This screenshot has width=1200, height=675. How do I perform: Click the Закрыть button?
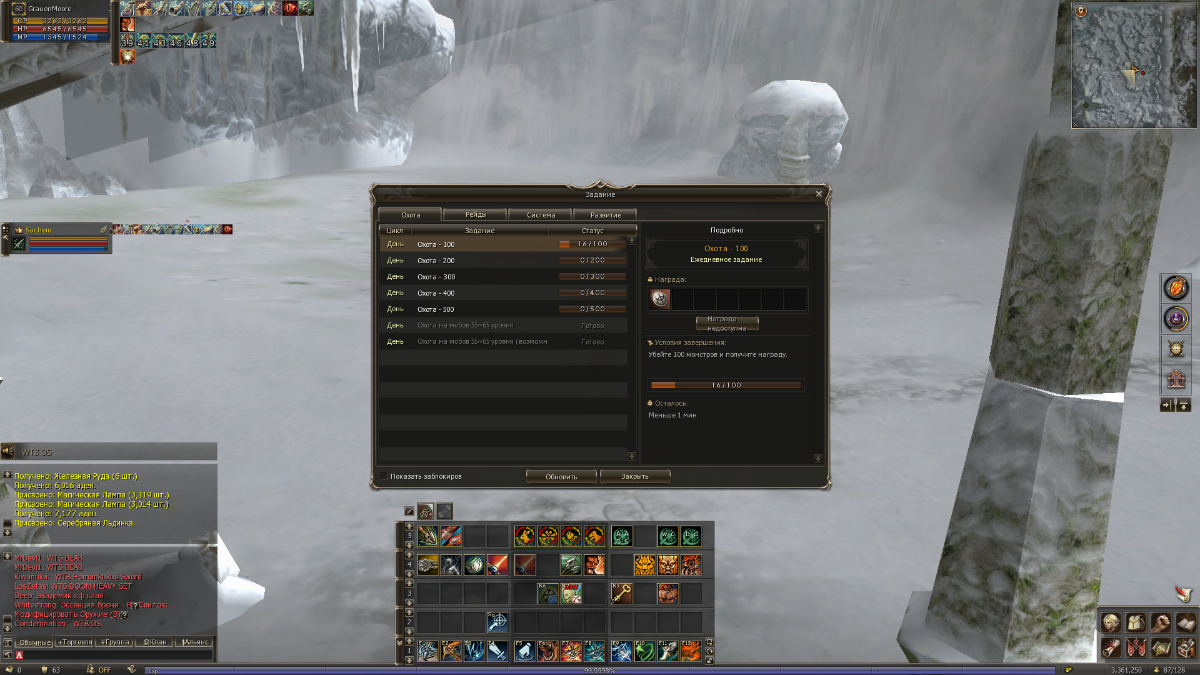tap(635, 476)
